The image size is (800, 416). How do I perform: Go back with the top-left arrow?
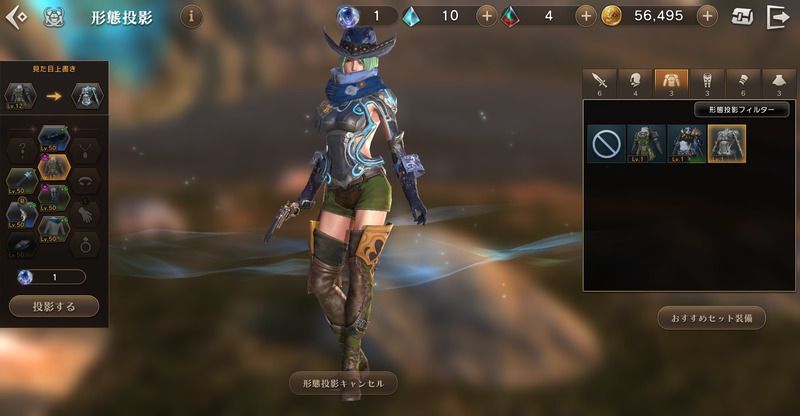point(16,17)
